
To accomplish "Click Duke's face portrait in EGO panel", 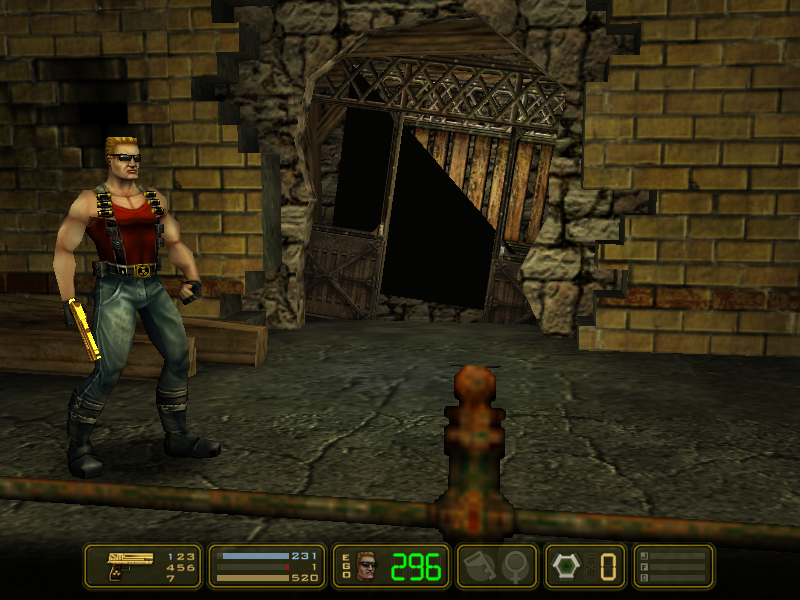I will 367,566.
